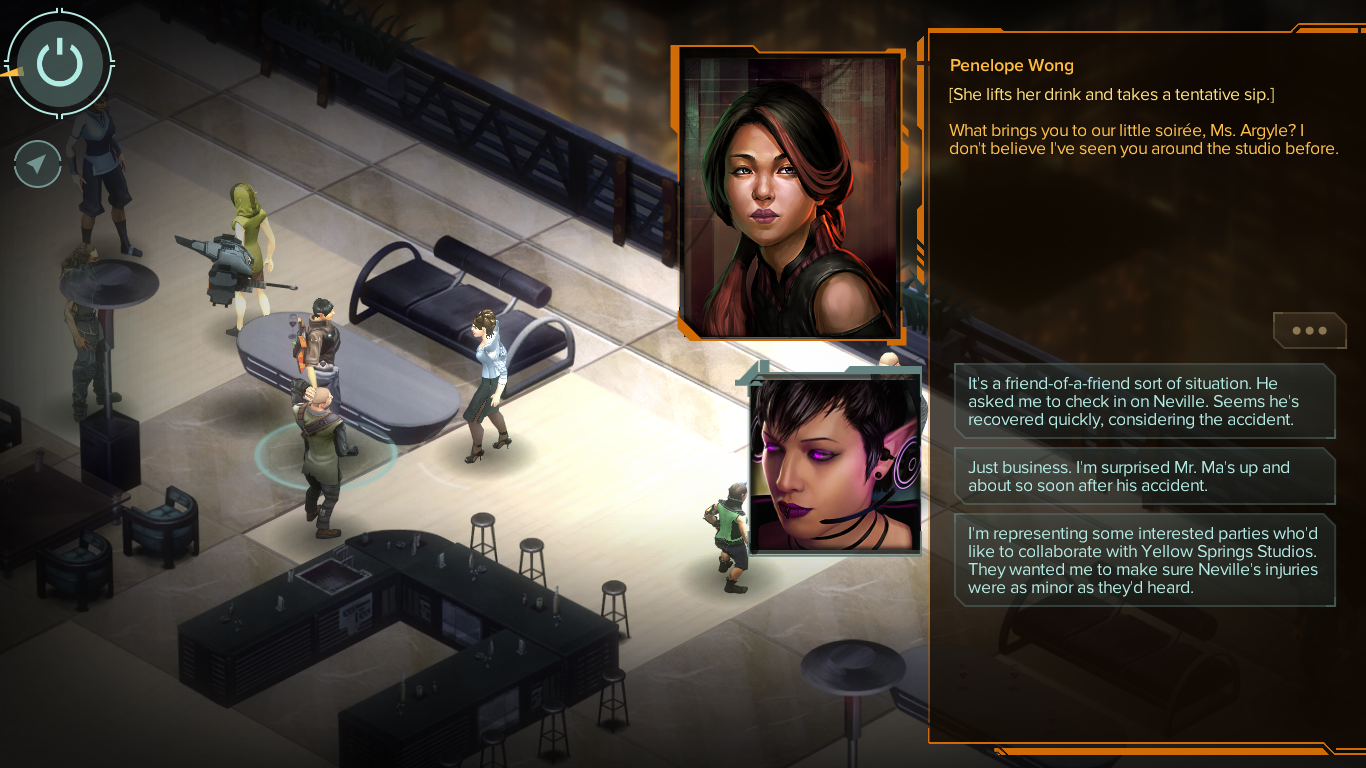Select the "Just business" reply
1366x768 pixels.
[x=1144, y=476]
